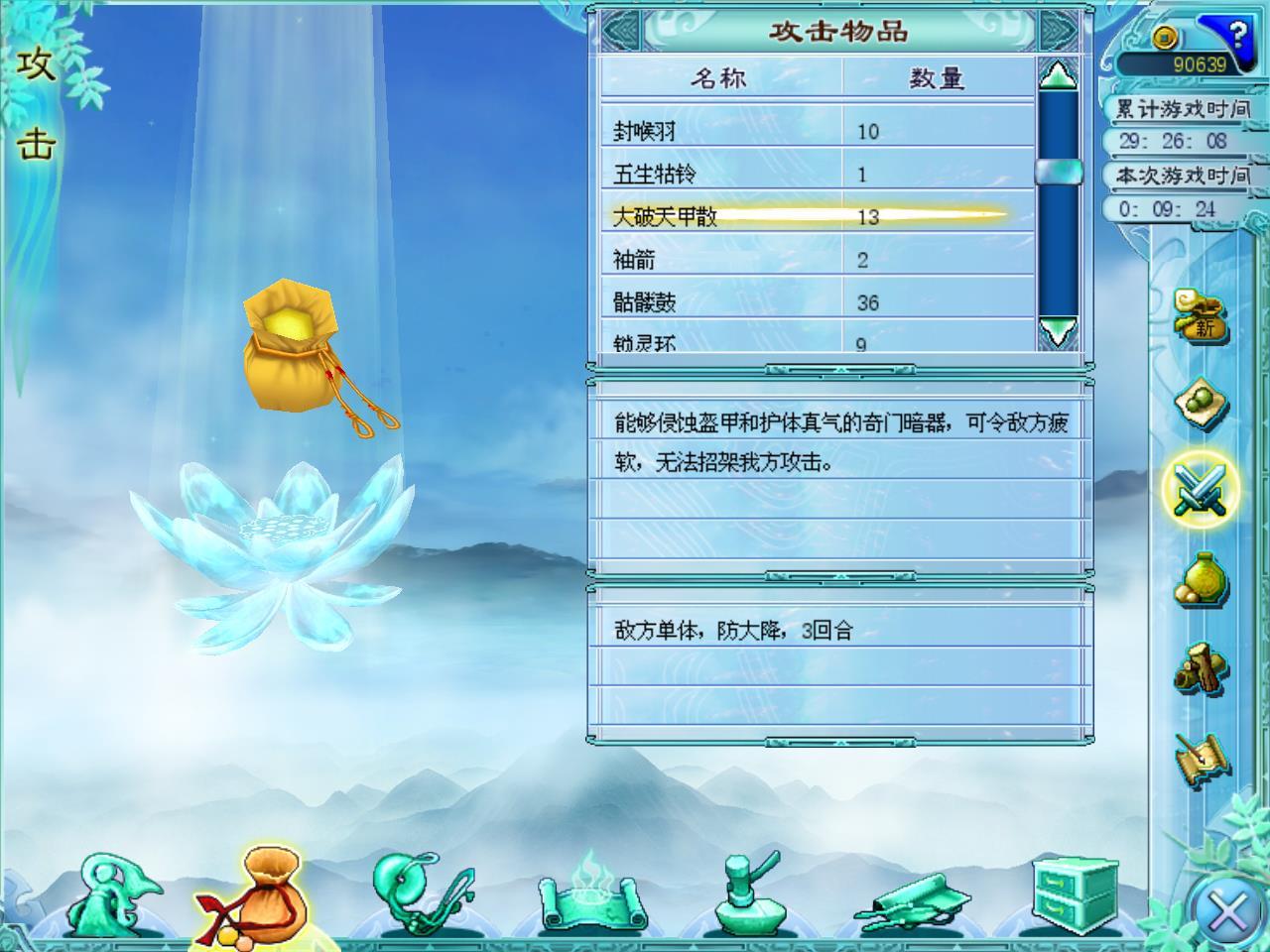Click the medicine packet icon in right sidebar
Screen dimensions: 1270x952
[x=1201, y=404]
